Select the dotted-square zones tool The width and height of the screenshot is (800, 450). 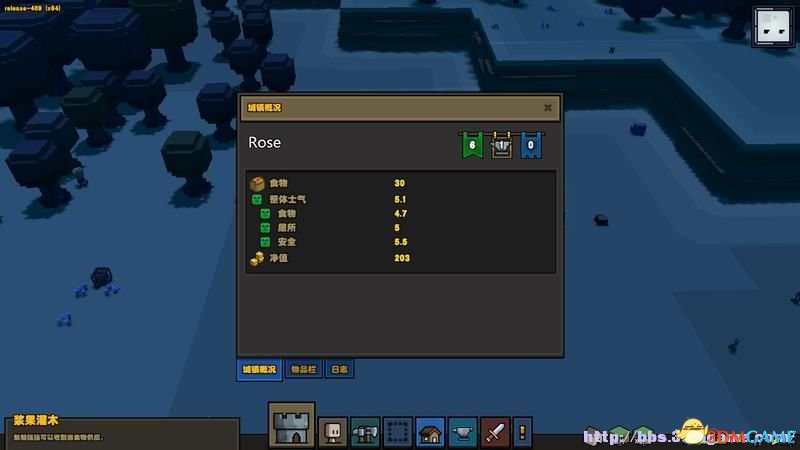[398, 431]
